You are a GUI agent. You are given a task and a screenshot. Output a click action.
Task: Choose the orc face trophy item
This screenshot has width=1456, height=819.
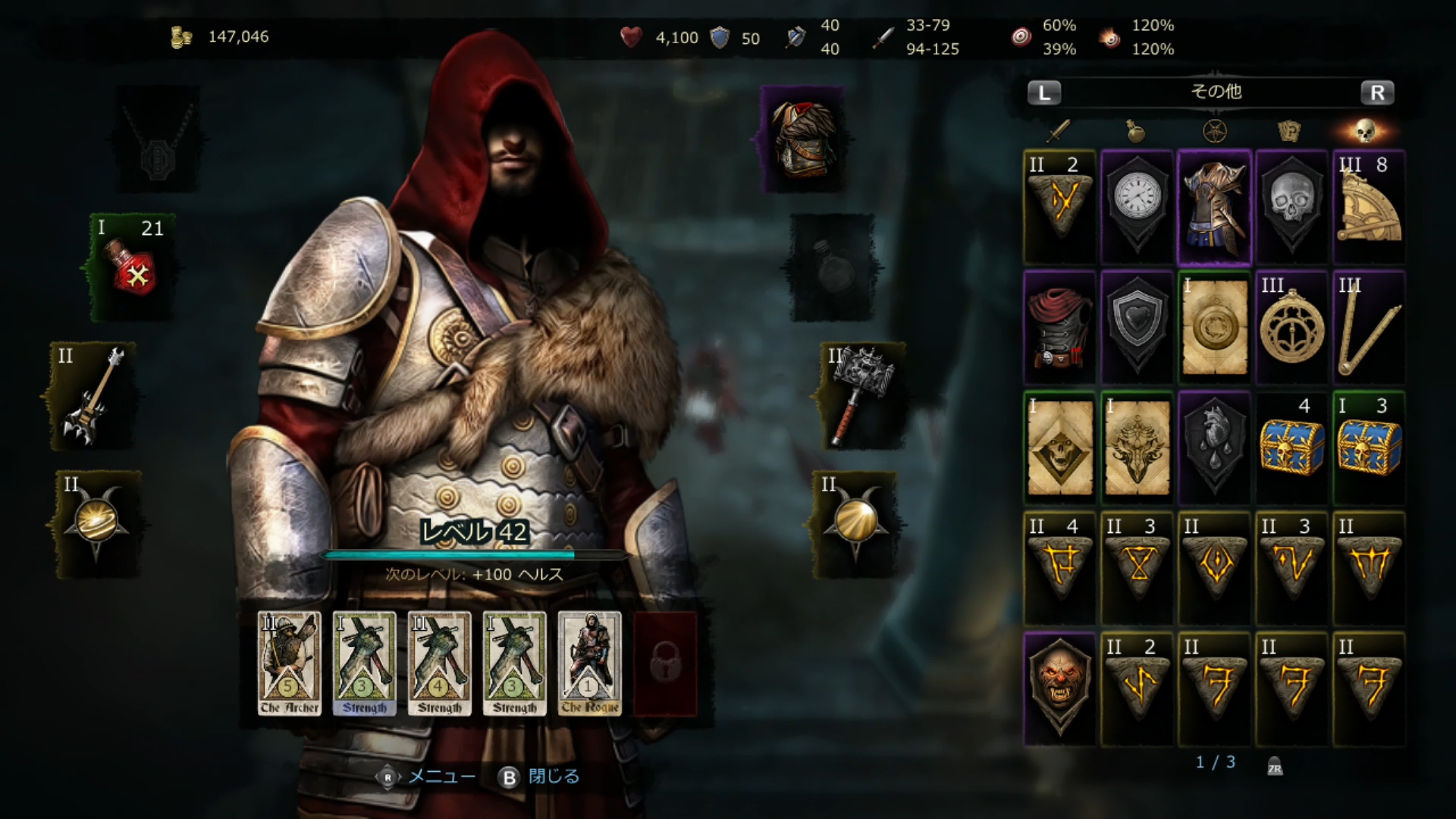pos(1059,686)
